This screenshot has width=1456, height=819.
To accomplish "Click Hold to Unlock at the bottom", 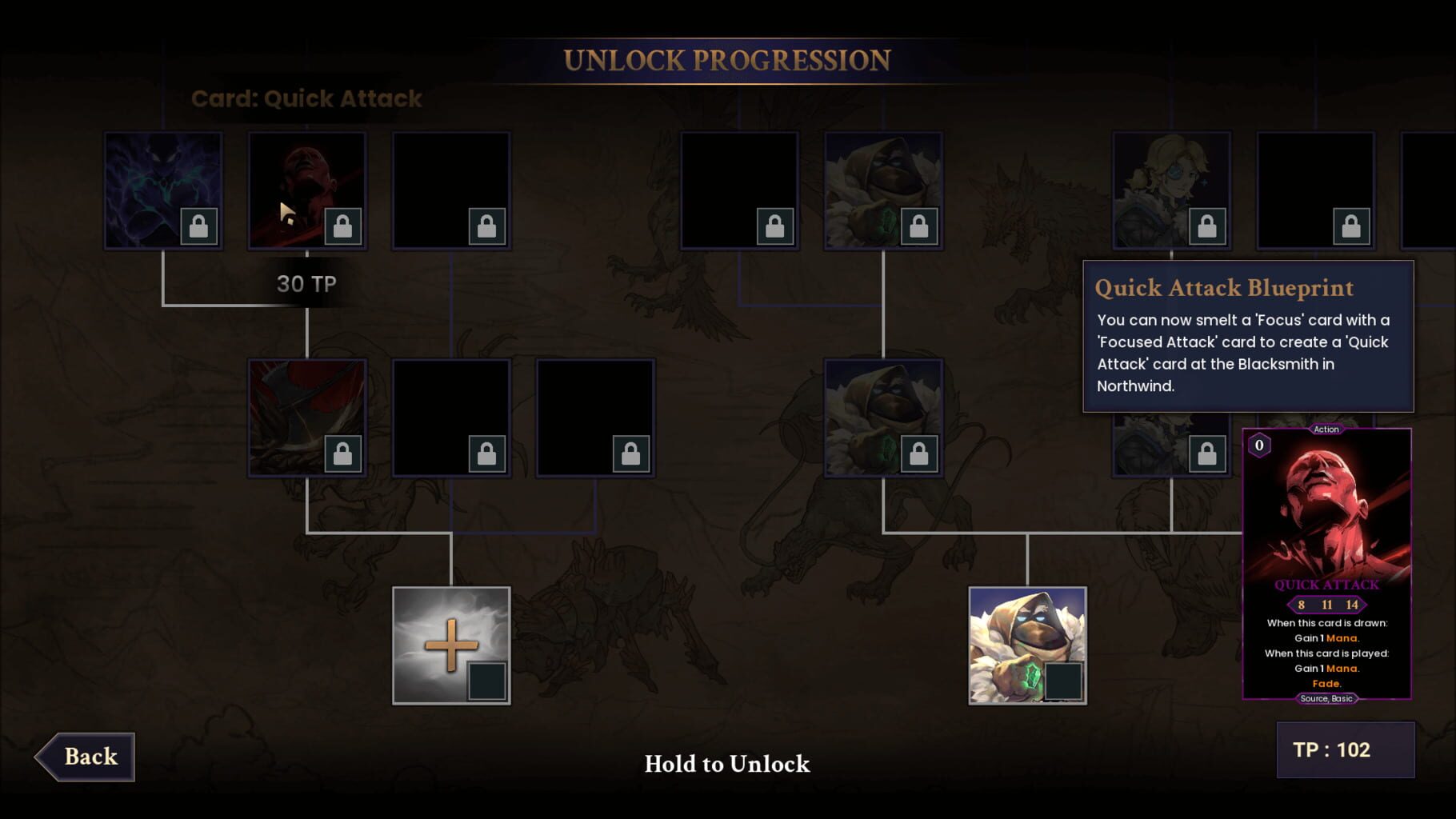I will (726, 765).
